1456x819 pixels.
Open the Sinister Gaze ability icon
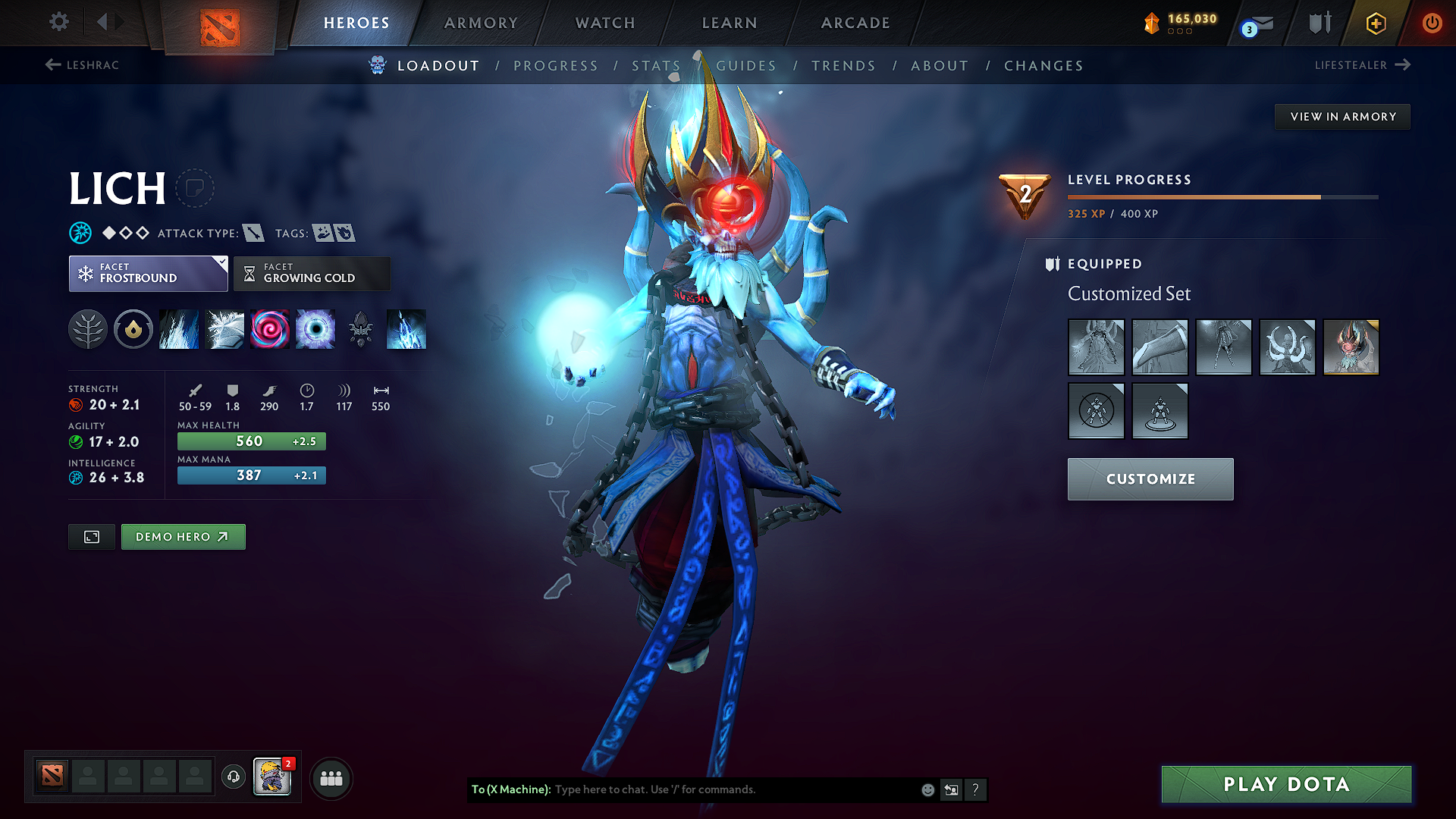tap(270, 329)
